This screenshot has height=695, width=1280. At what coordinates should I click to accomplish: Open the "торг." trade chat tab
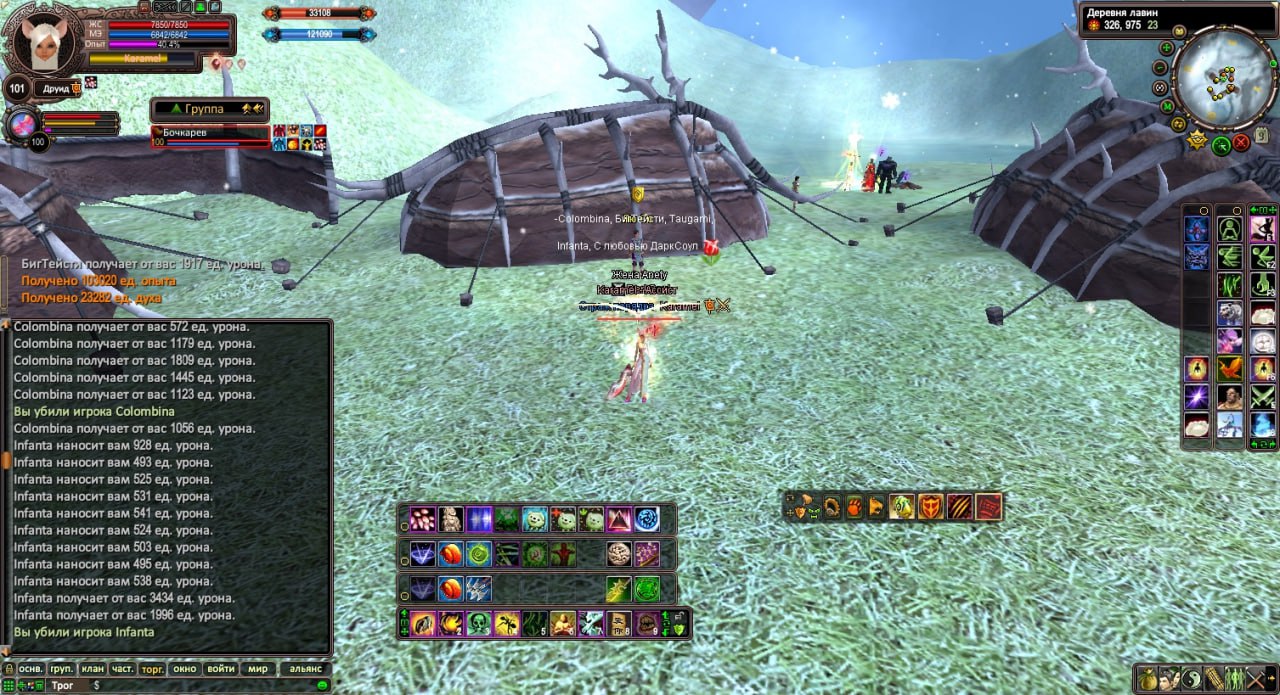click(x=153, y=668)
